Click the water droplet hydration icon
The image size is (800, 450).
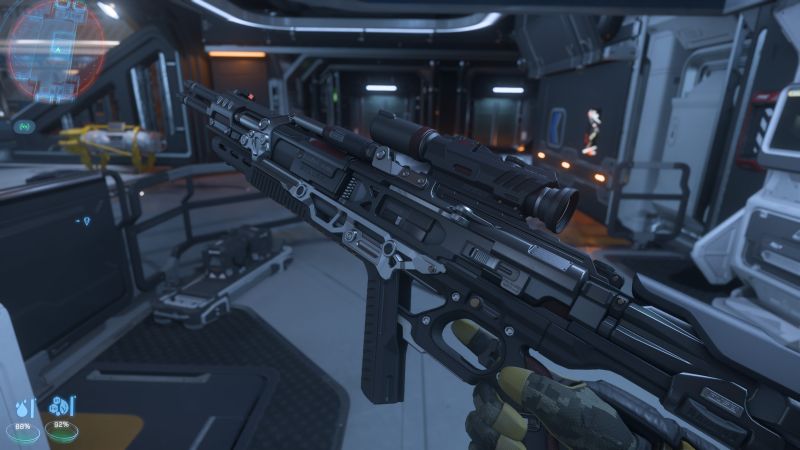point(22,408)
